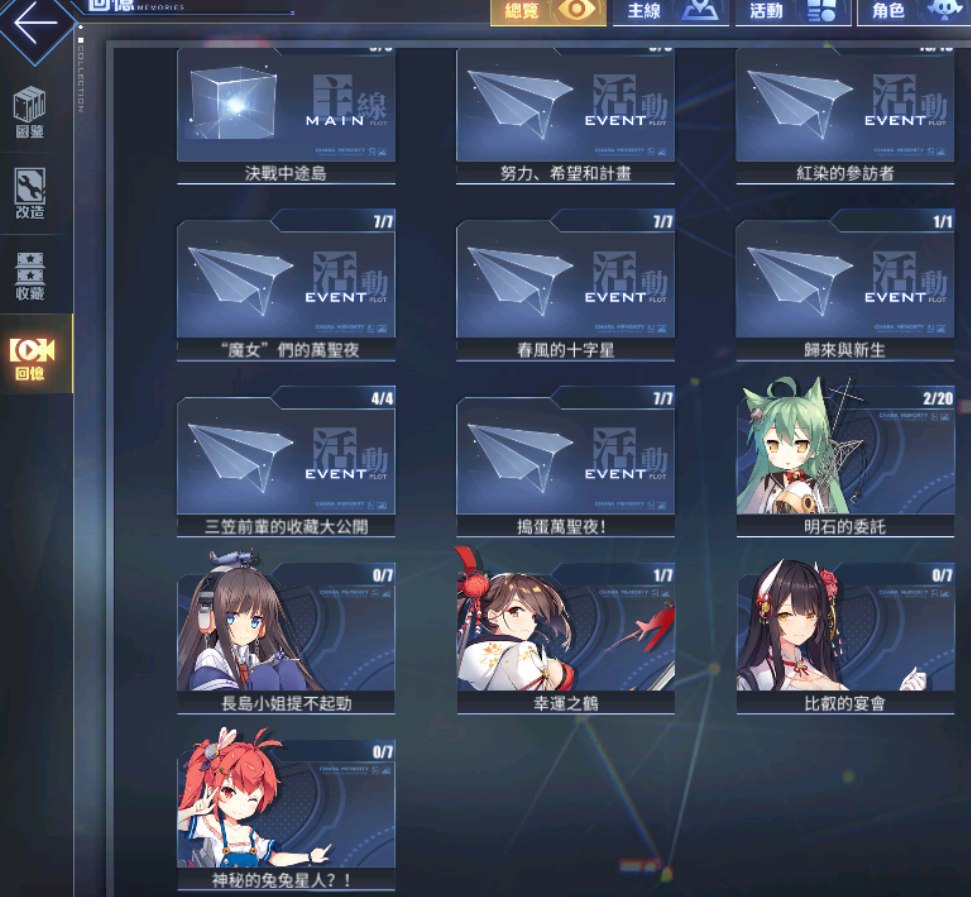Select the 回憶 memories sidebar entry
The width and height of the screenshot is (971, 897).
(x=32, y=357)
